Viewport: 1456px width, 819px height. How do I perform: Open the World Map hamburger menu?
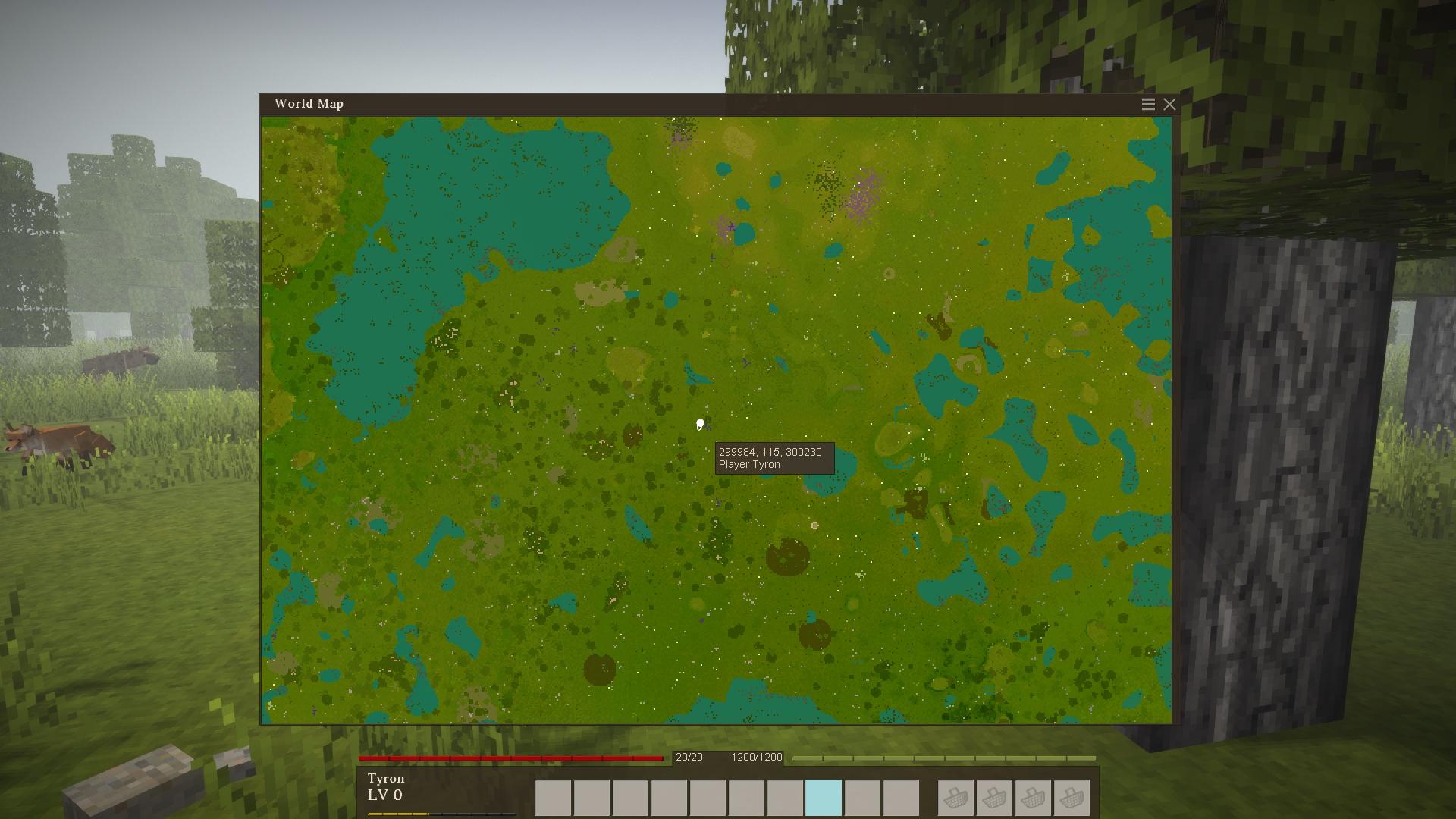pos(1148,105)
